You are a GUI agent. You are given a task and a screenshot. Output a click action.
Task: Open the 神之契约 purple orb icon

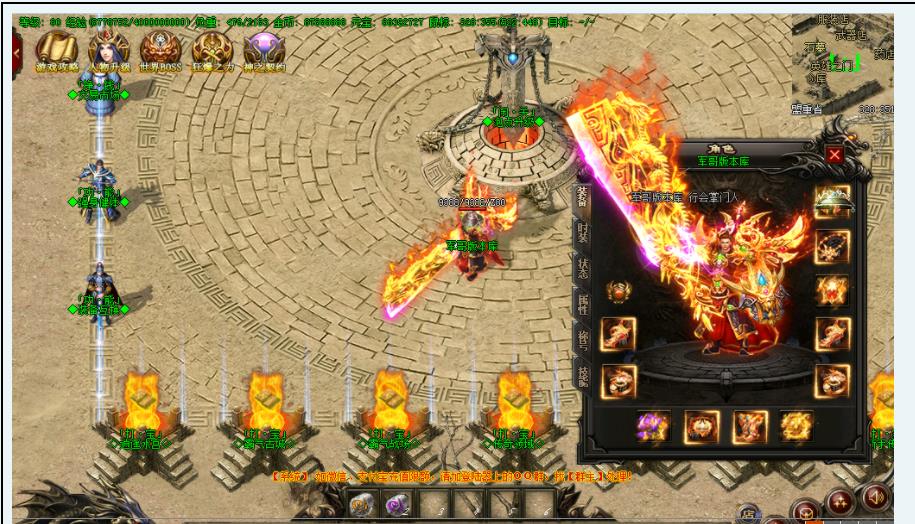pyautogui.click(x=265, y=48)
